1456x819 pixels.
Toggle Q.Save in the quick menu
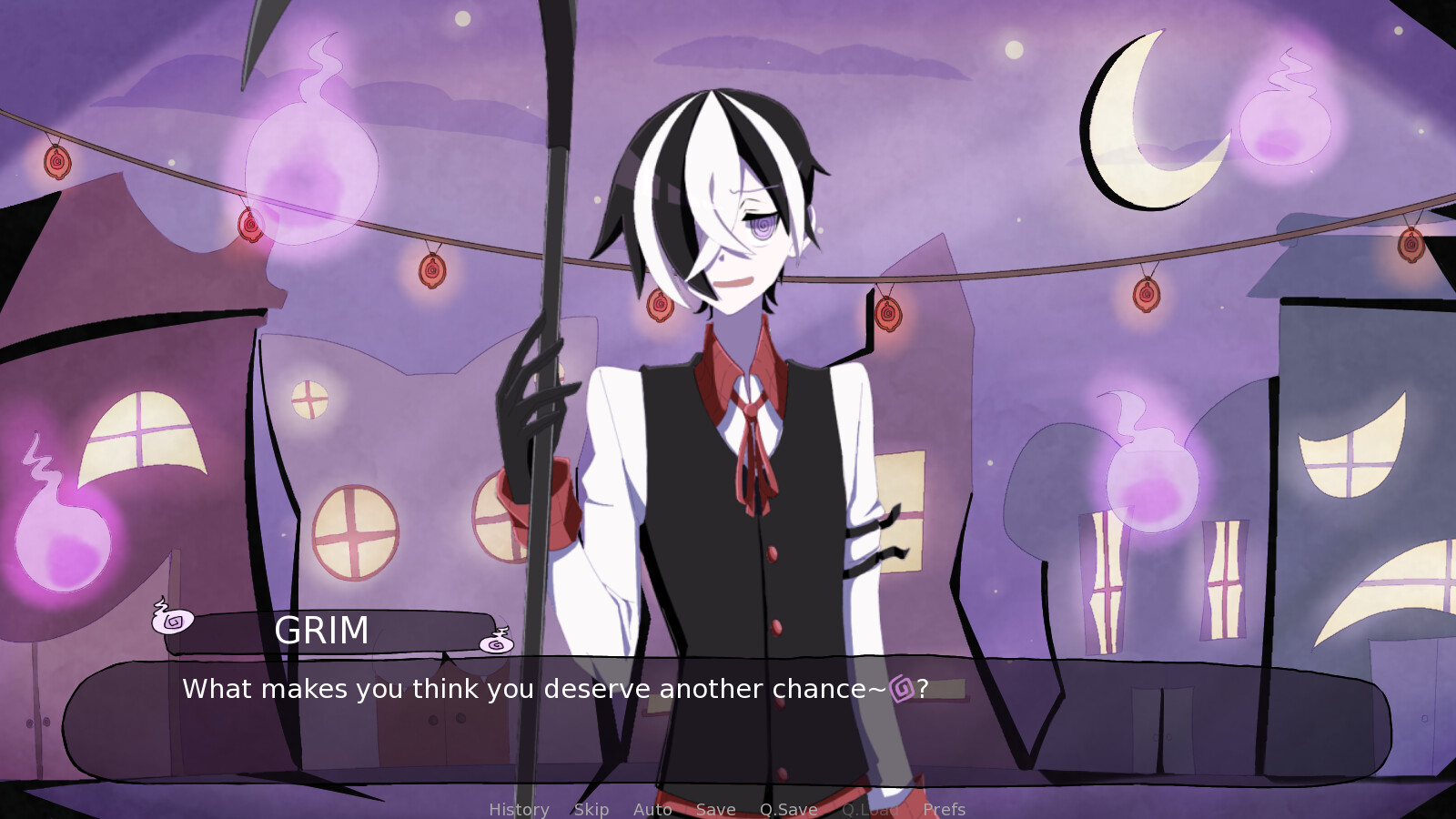point(786,809)
